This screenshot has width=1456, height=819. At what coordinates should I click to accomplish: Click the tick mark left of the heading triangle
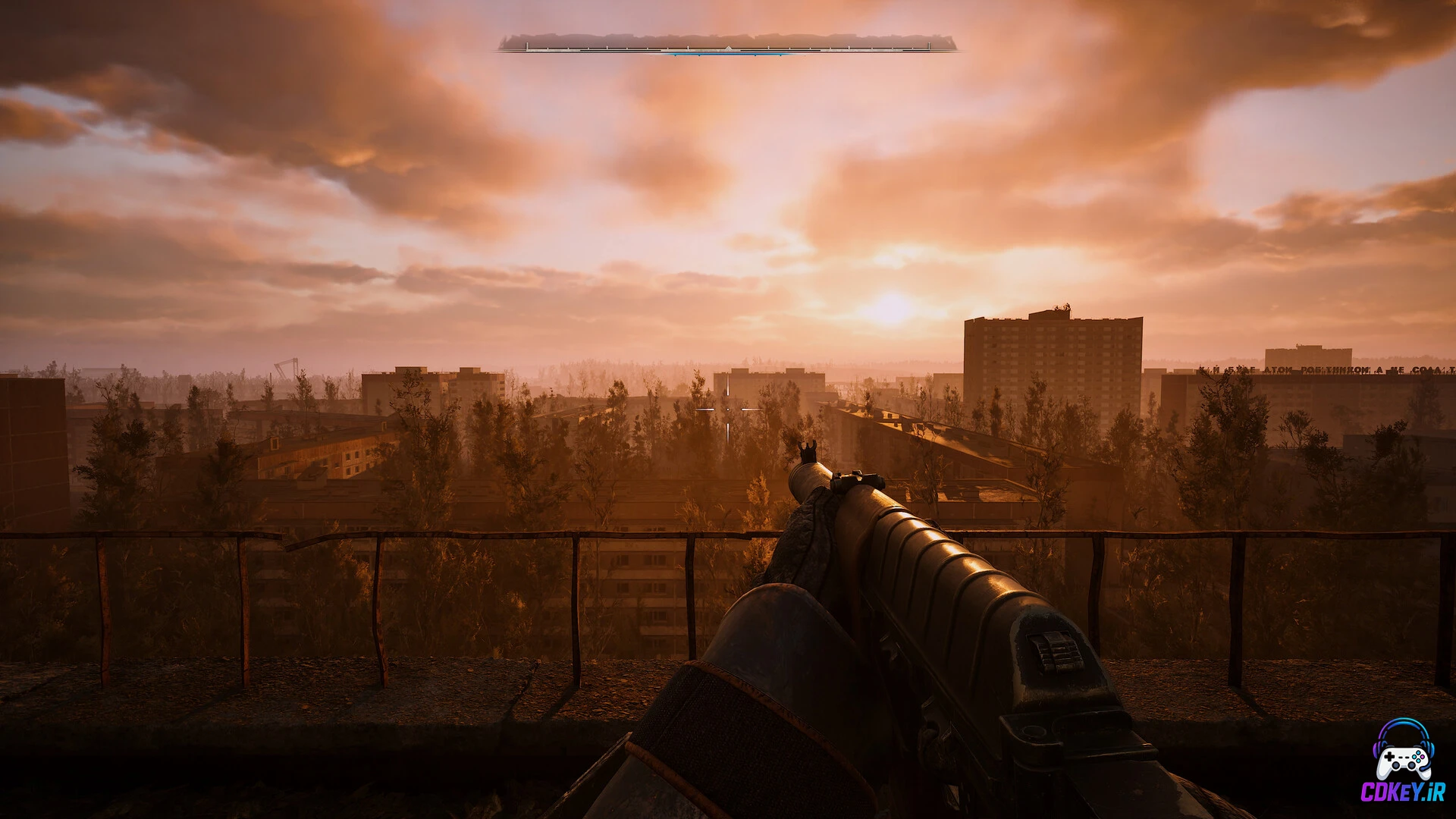tap(687, 48)
